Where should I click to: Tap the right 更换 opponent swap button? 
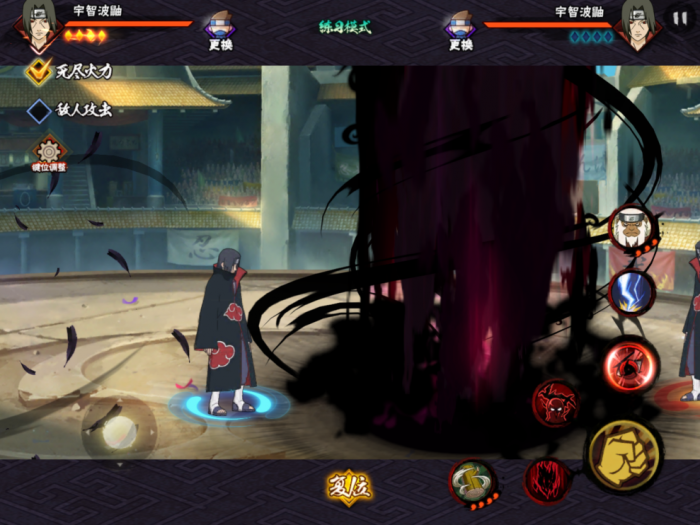pyautogui.click(x=460, y=29)
